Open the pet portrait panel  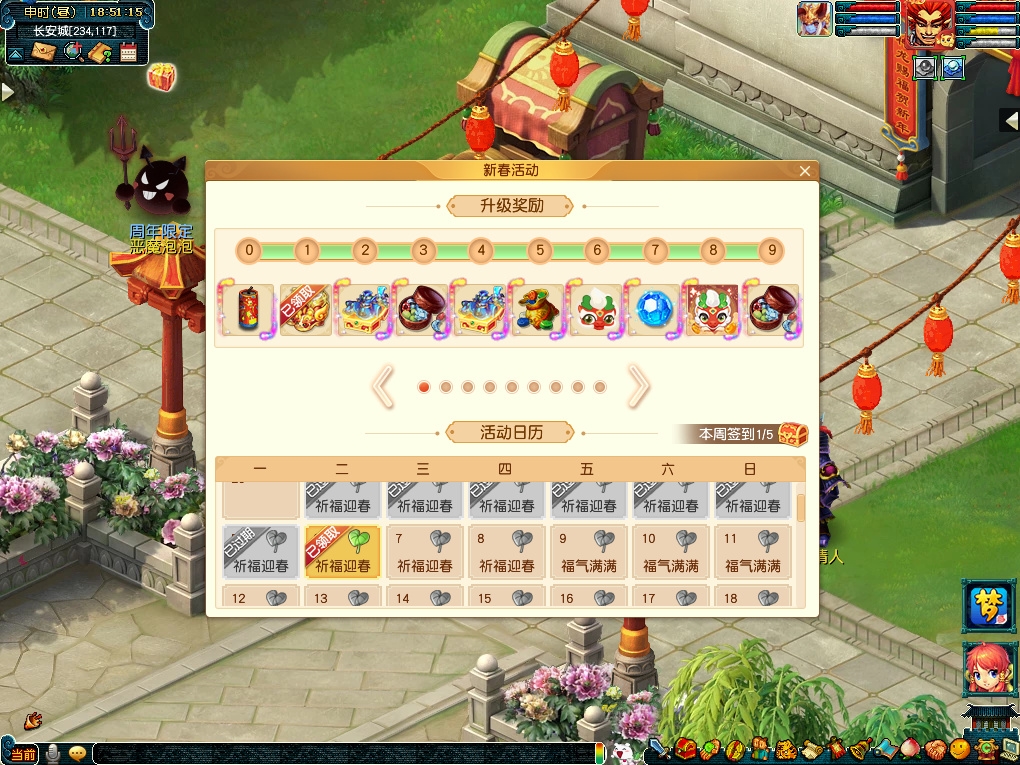(815, 20)
